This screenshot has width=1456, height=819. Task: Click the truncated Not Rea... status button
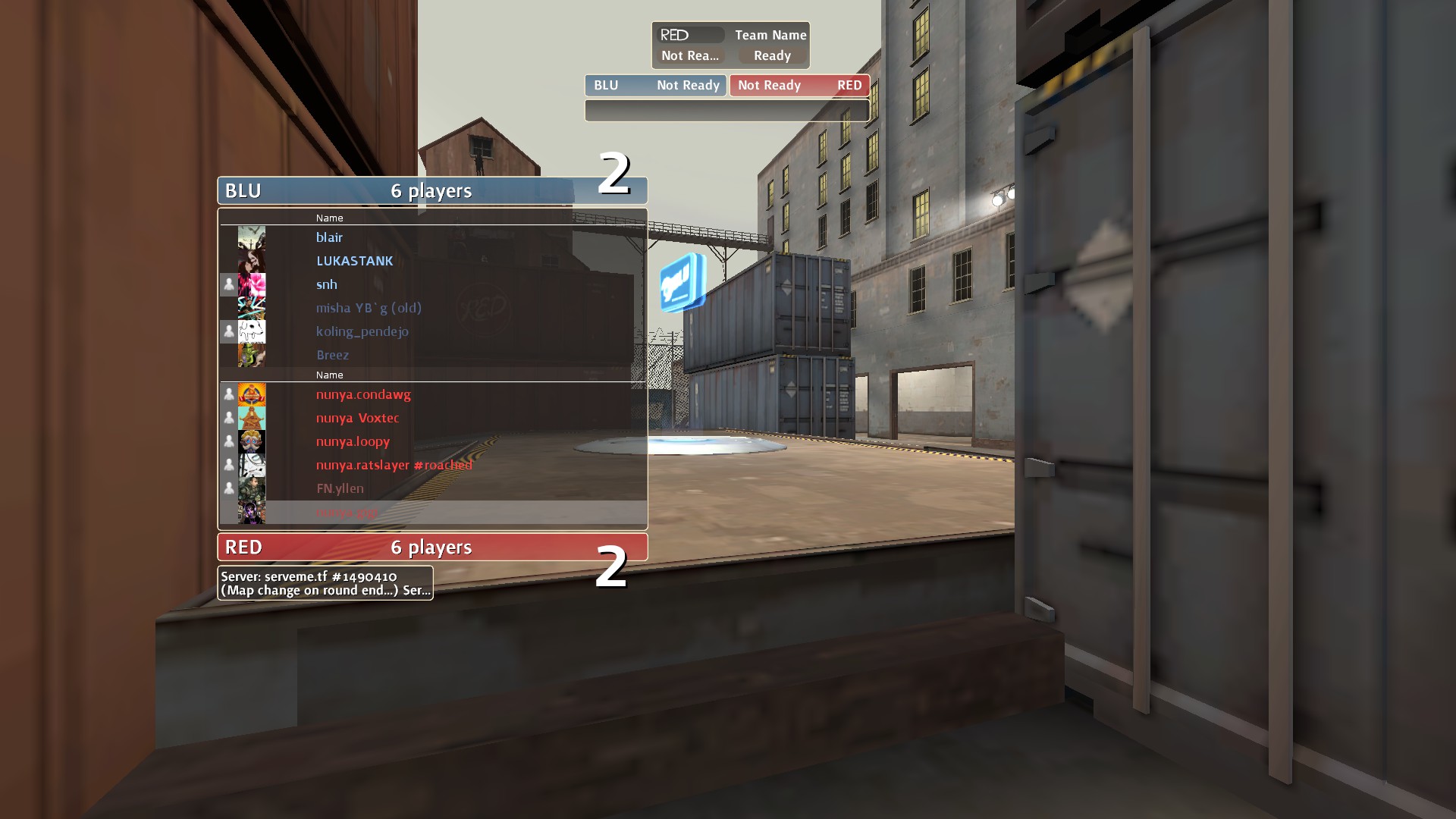[x=690, y=55]
